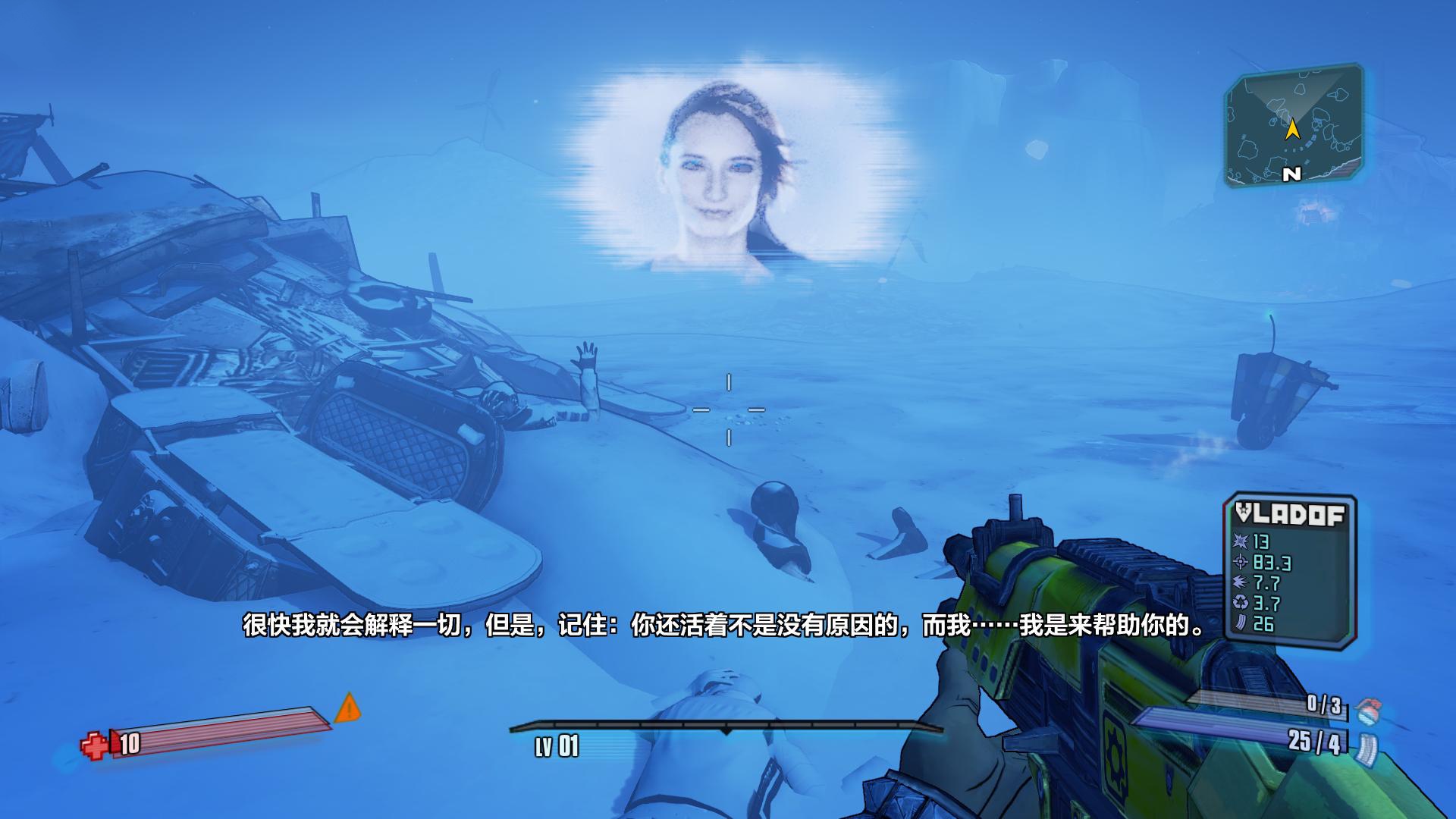Toggle the N compass marker on the minimap
The height and width of the screenshot is (819, 1456).
tap(1292, 174)
